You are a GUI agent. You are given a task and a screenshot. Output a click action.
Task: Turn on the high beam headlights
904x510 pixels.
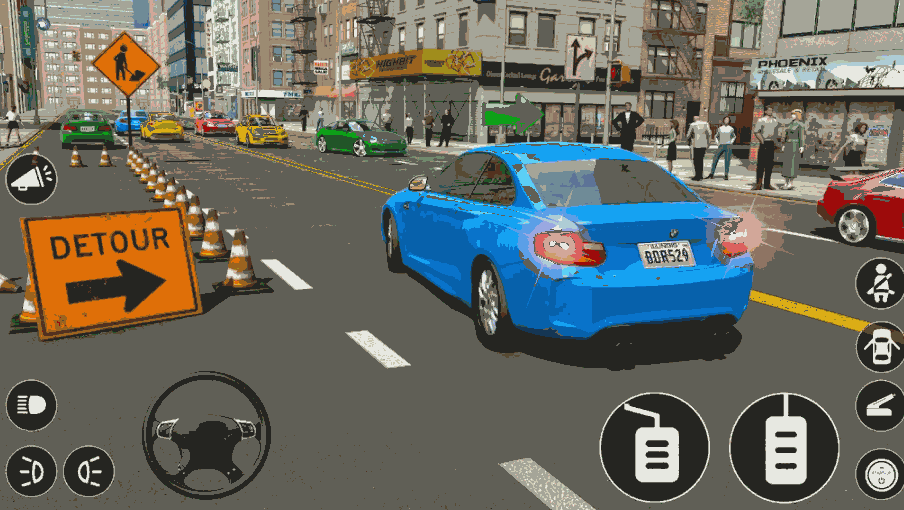(x=31, y=405)
